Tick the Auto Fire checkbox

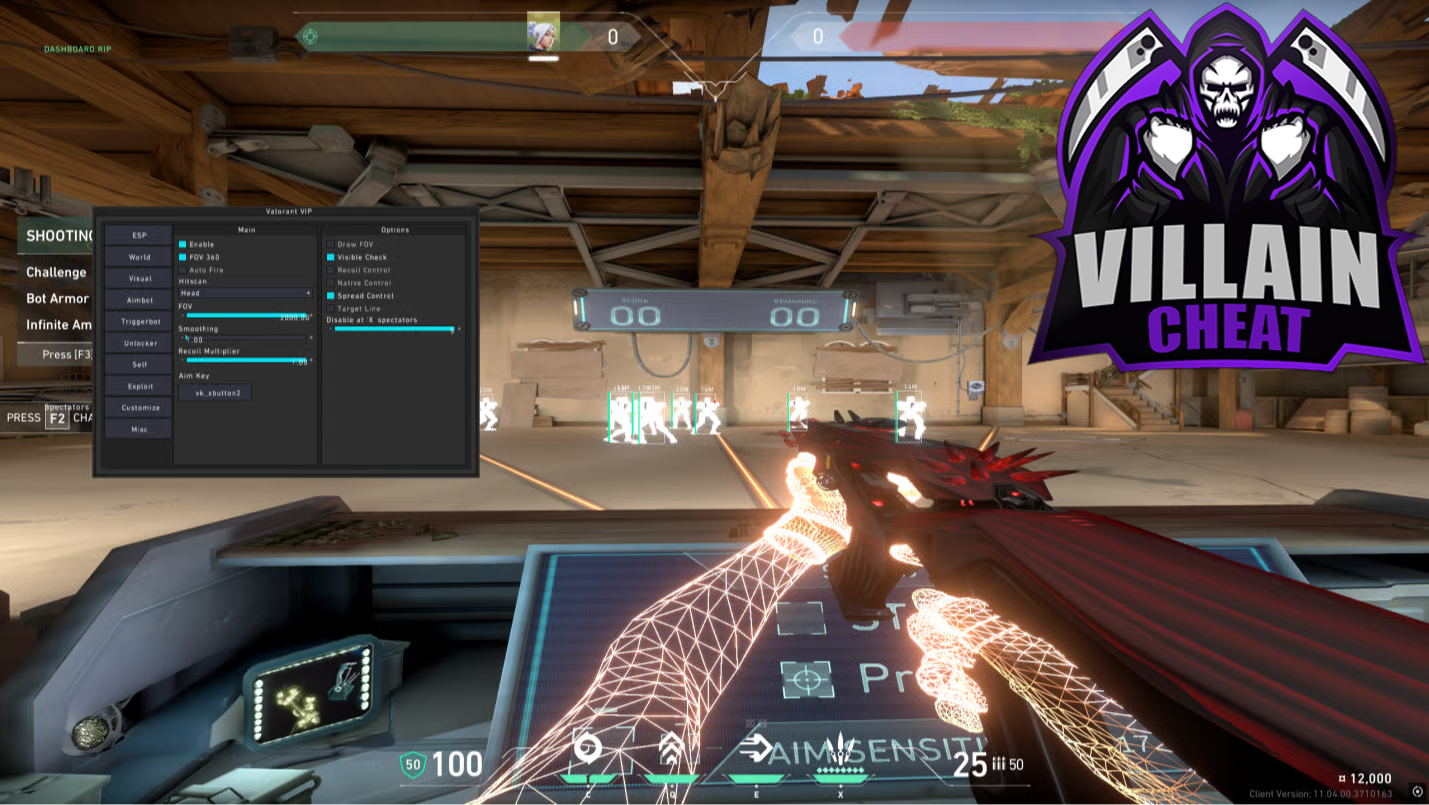pos(183,270)
